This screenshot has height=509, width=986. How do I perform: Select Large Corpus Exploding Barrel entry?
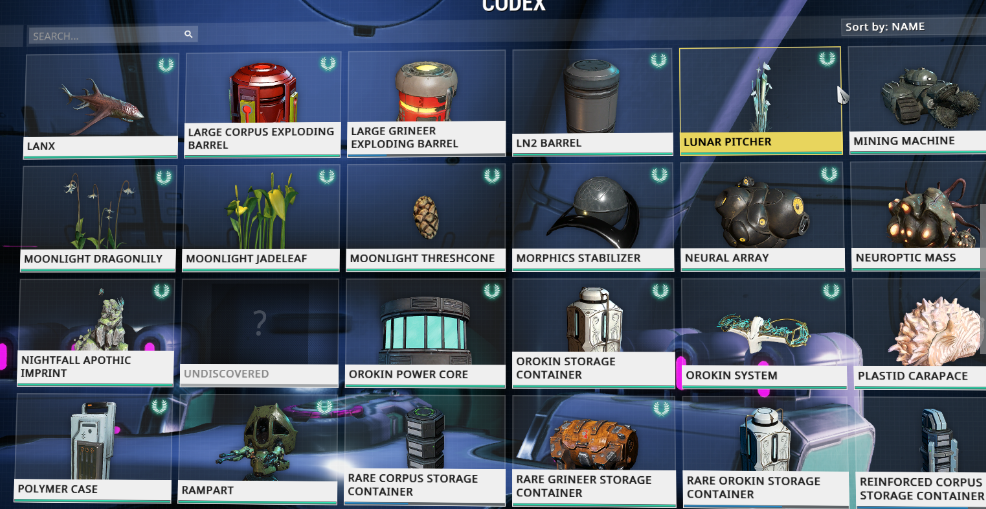(x=261, y=105)
